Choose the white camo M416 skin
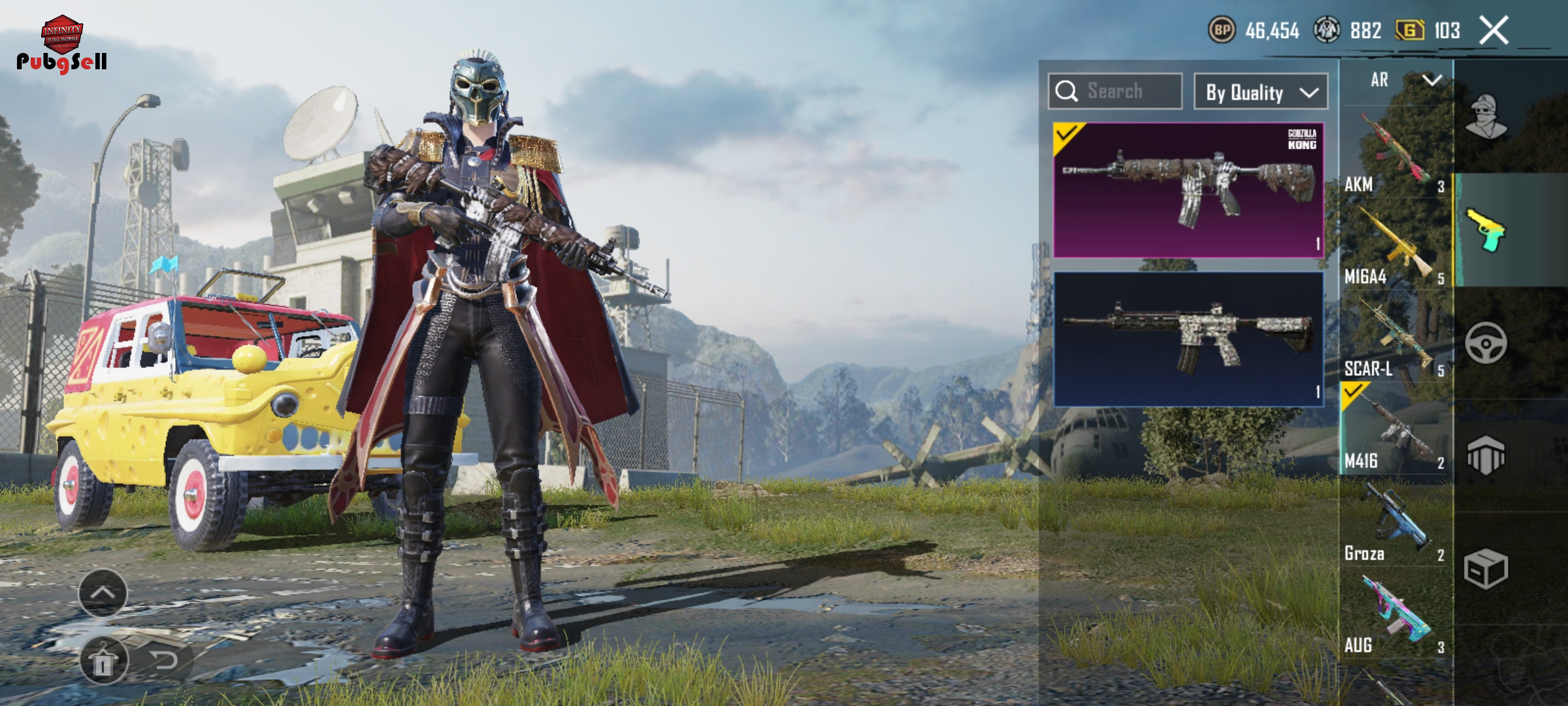 1188,339
